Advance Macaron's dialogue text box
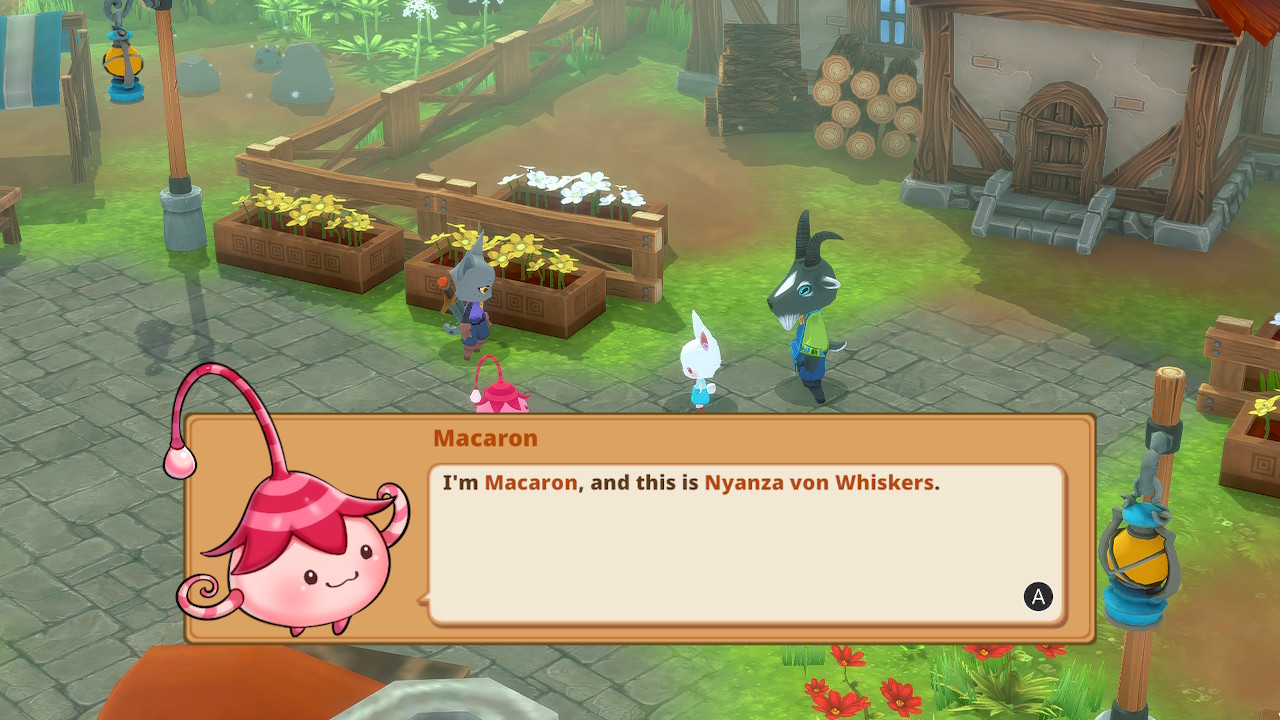Viewport: 1280px width, 720px height. coord(1038,597)
